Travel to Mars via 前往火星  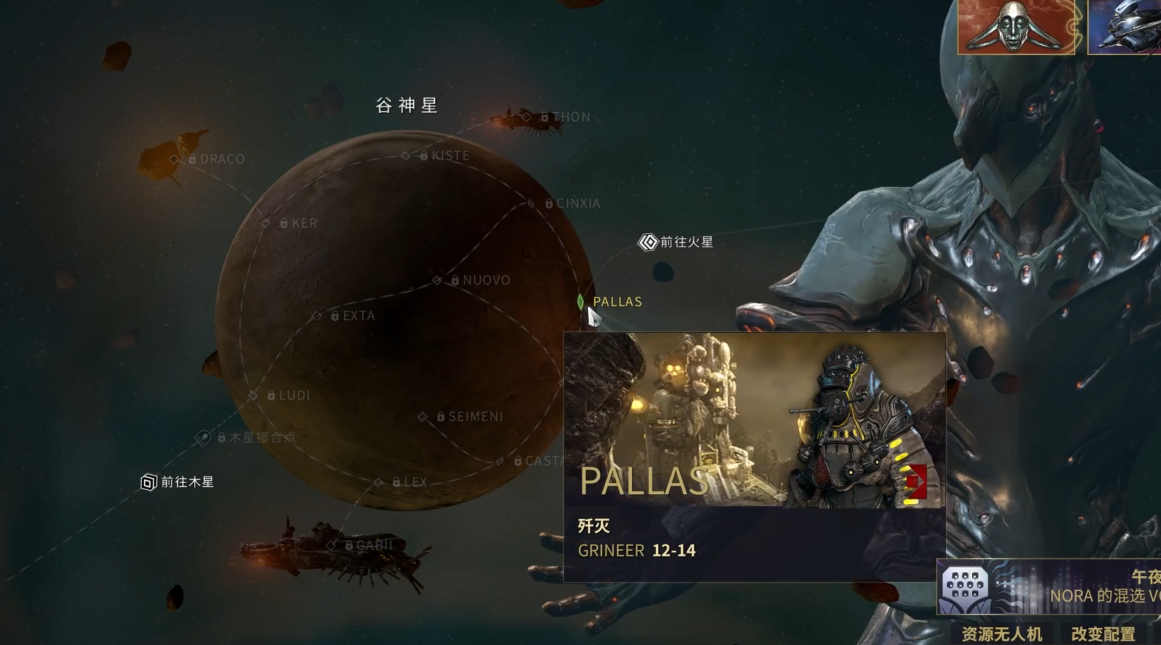648,242
